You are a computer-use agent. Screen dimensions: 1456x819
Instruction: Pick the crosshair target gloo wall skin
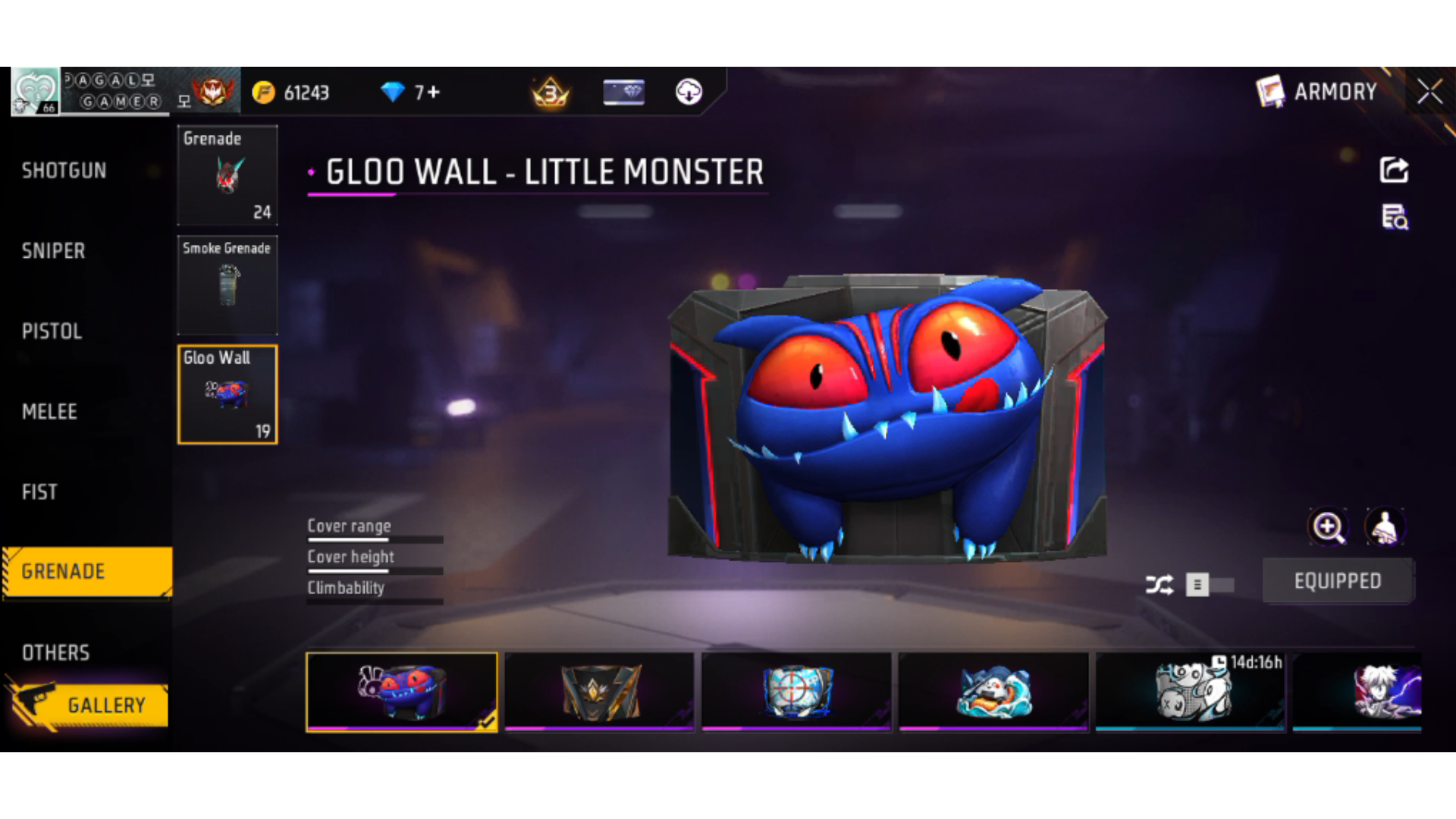[796, 692]
